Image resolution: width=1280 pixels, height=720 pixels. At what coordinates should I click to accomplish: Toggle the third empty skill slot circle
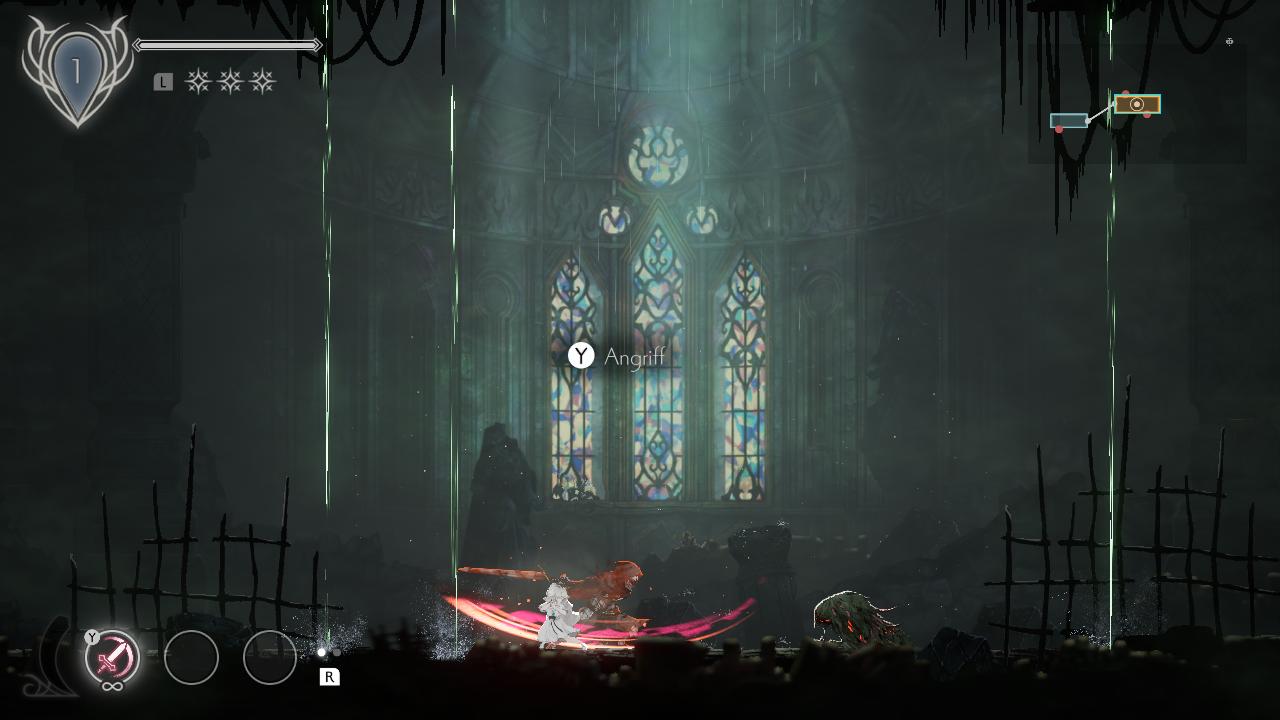click(271, 658)
